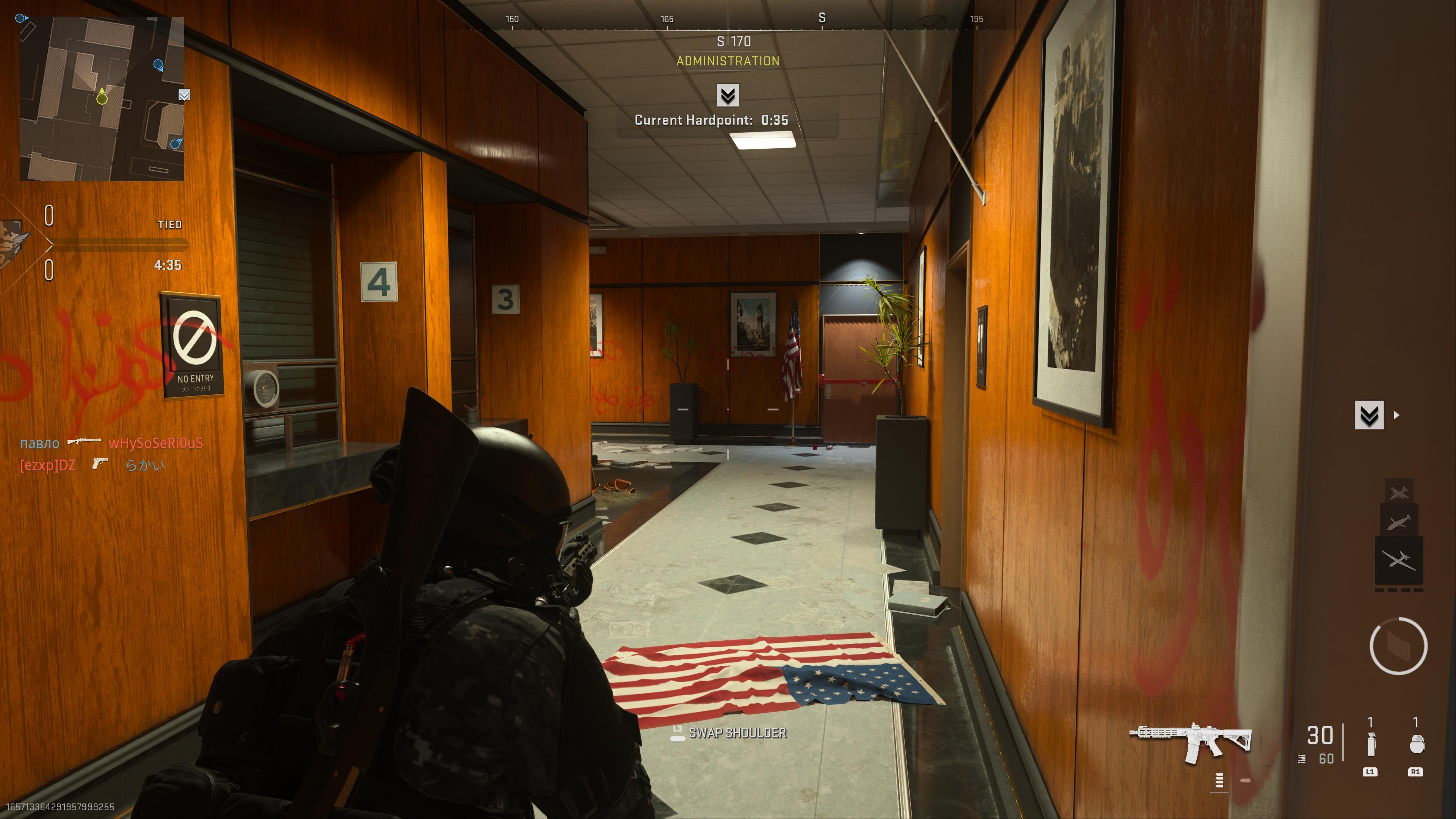Select the ADMINISTRATION hardpoint label
This screenshot has height=819, width=1456.
click(729, 61)
